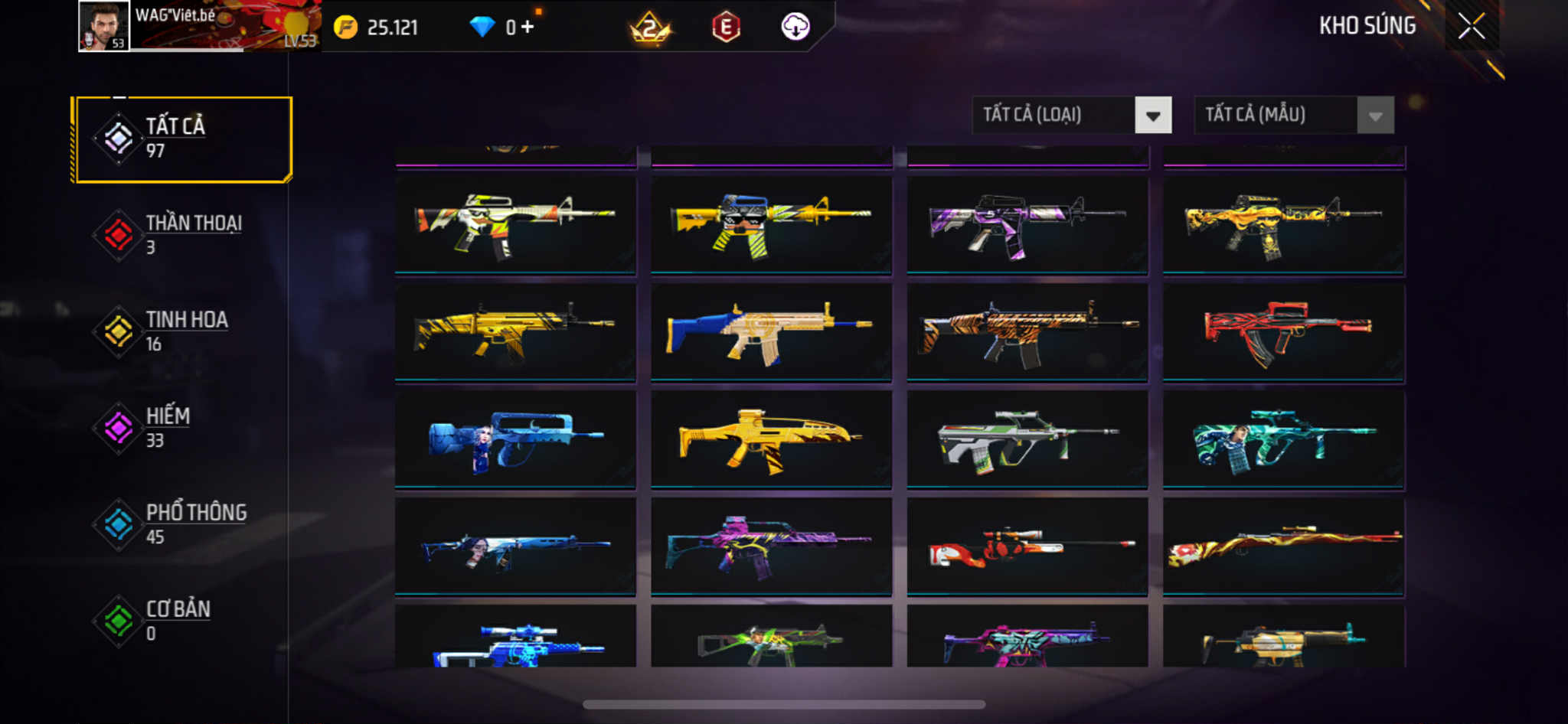The image size is (1568, 724).
Task: Pick the red dragon Groza skin
Action: [1283, 331]
